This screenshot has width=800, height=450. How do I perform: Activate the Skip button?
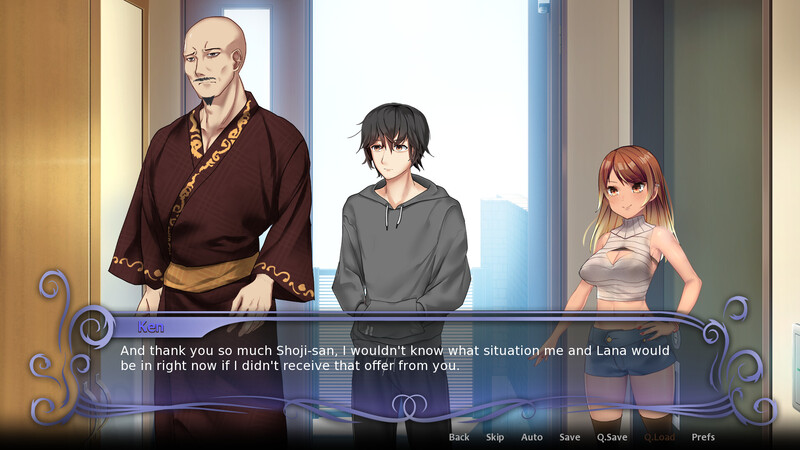(x=495, y=437)
